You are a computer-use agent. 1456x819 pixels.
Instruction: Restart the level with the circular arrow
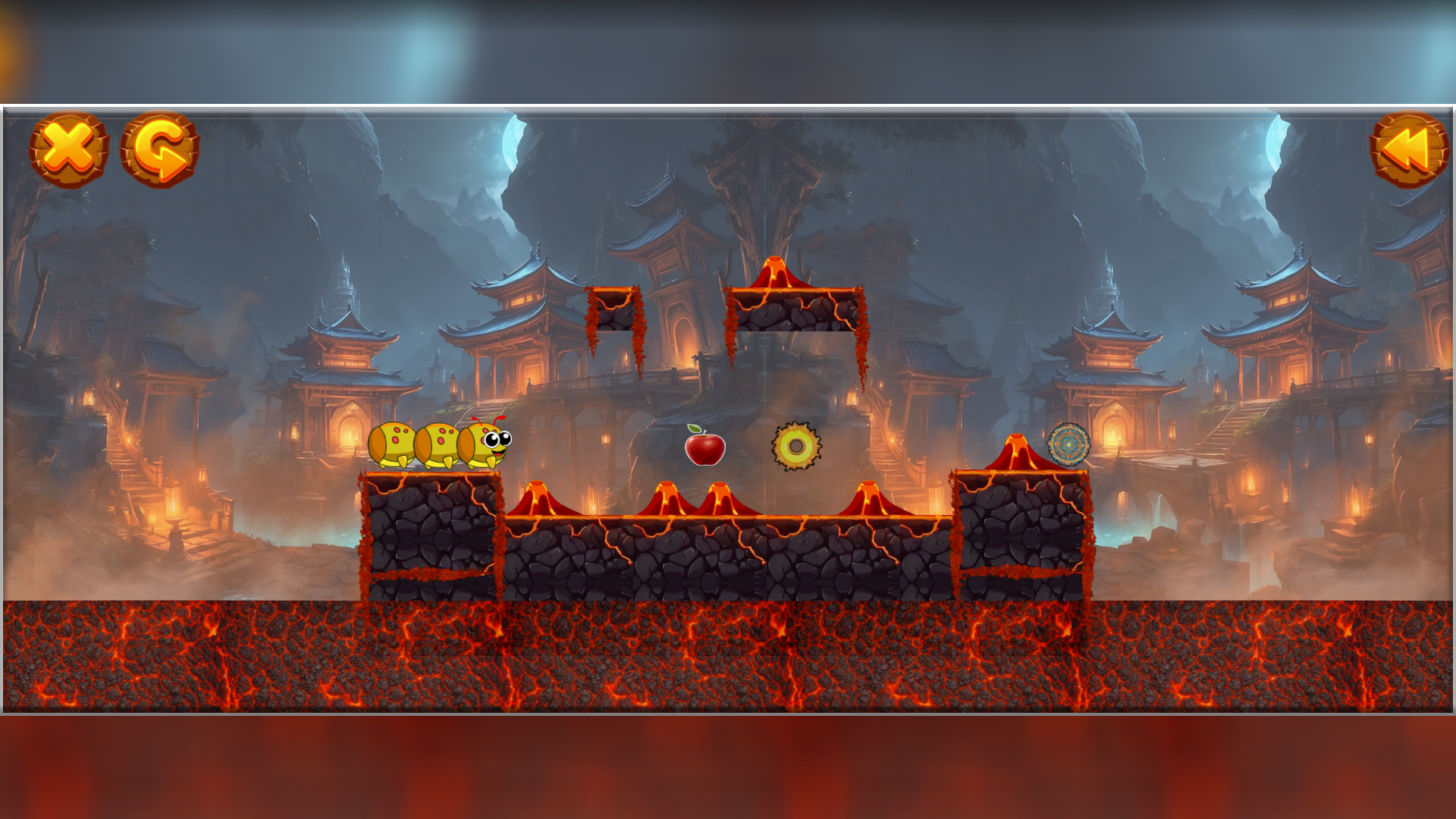coord(160,149)
